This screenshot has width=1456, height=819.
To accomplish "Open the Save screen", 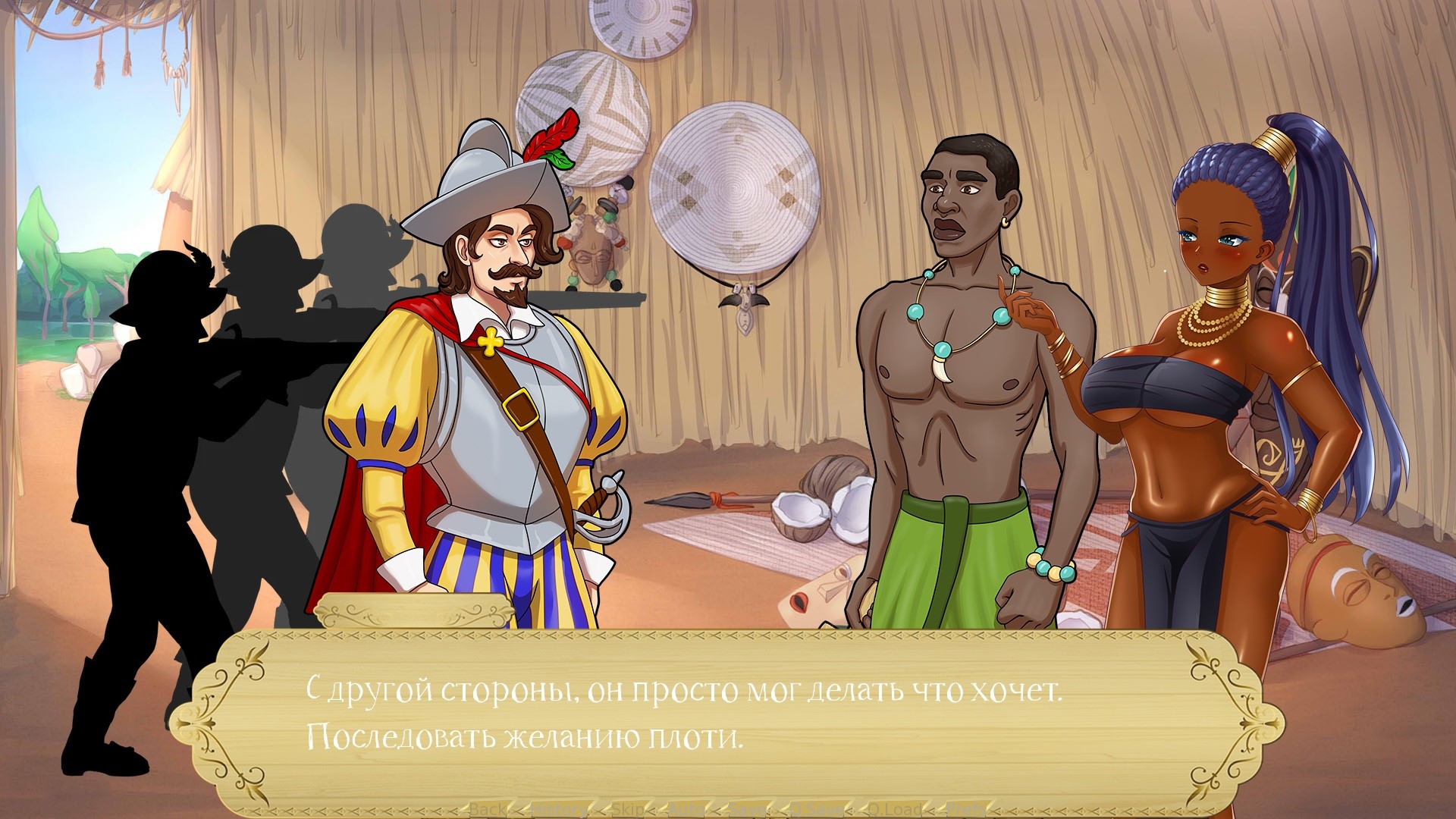I will click(x=745, y=809).
